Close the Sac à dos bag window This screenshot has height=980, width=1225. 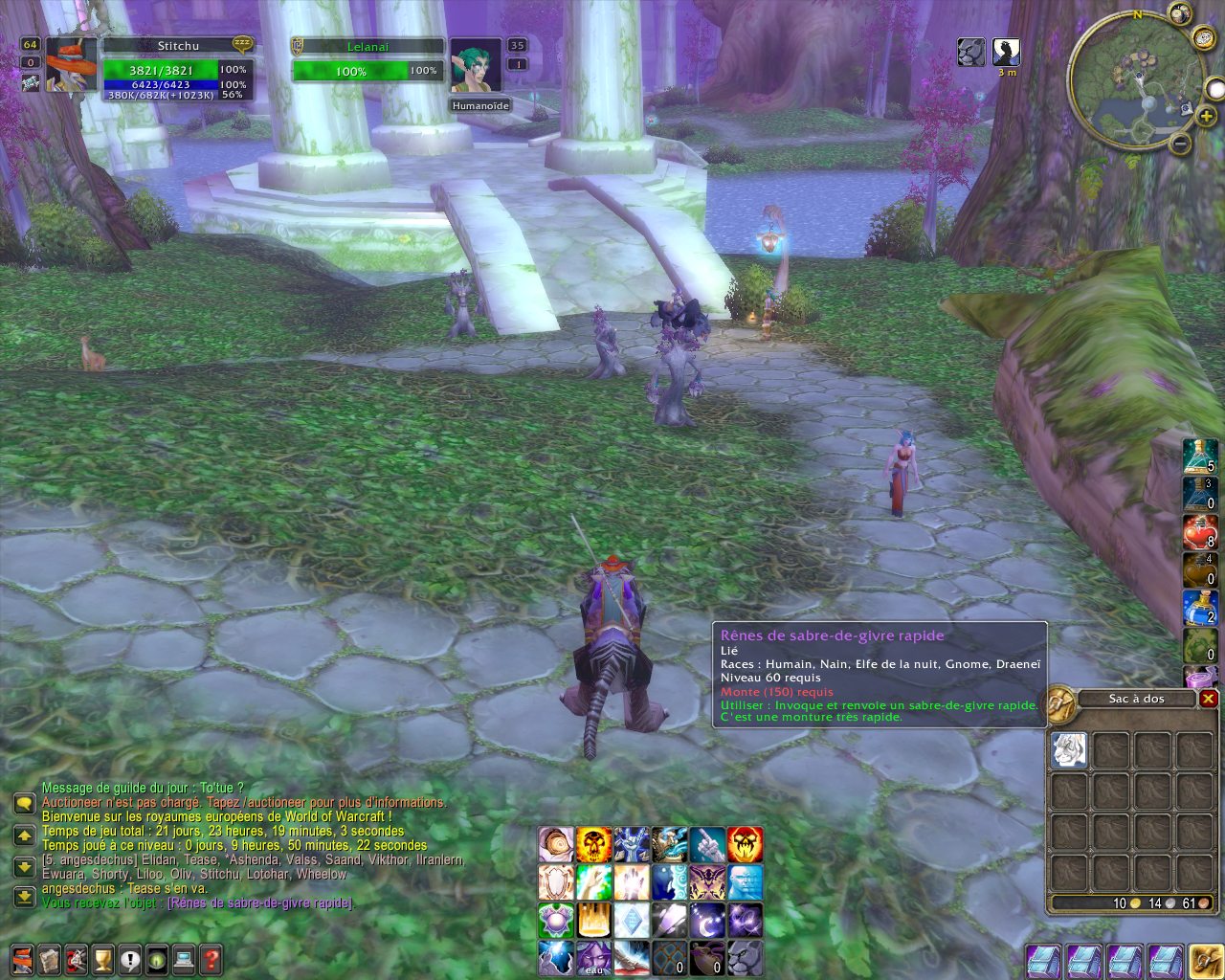1208,699
